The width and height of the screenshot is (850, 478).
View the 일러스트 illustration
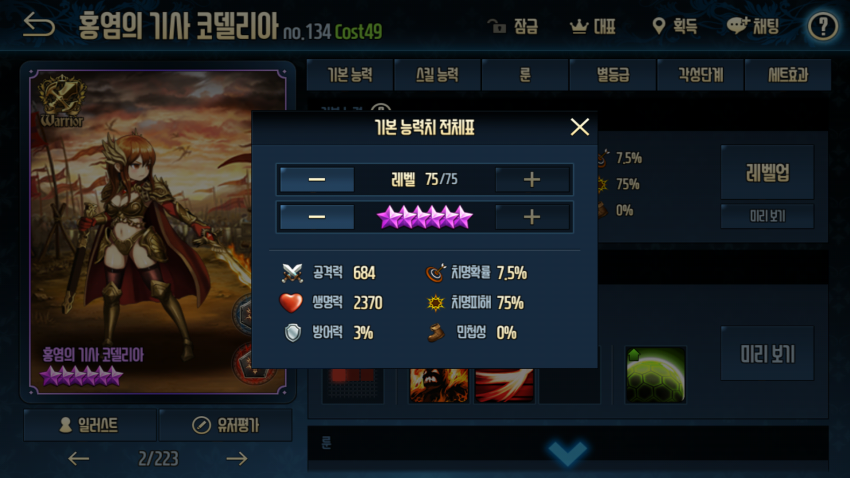pos(89,425)
